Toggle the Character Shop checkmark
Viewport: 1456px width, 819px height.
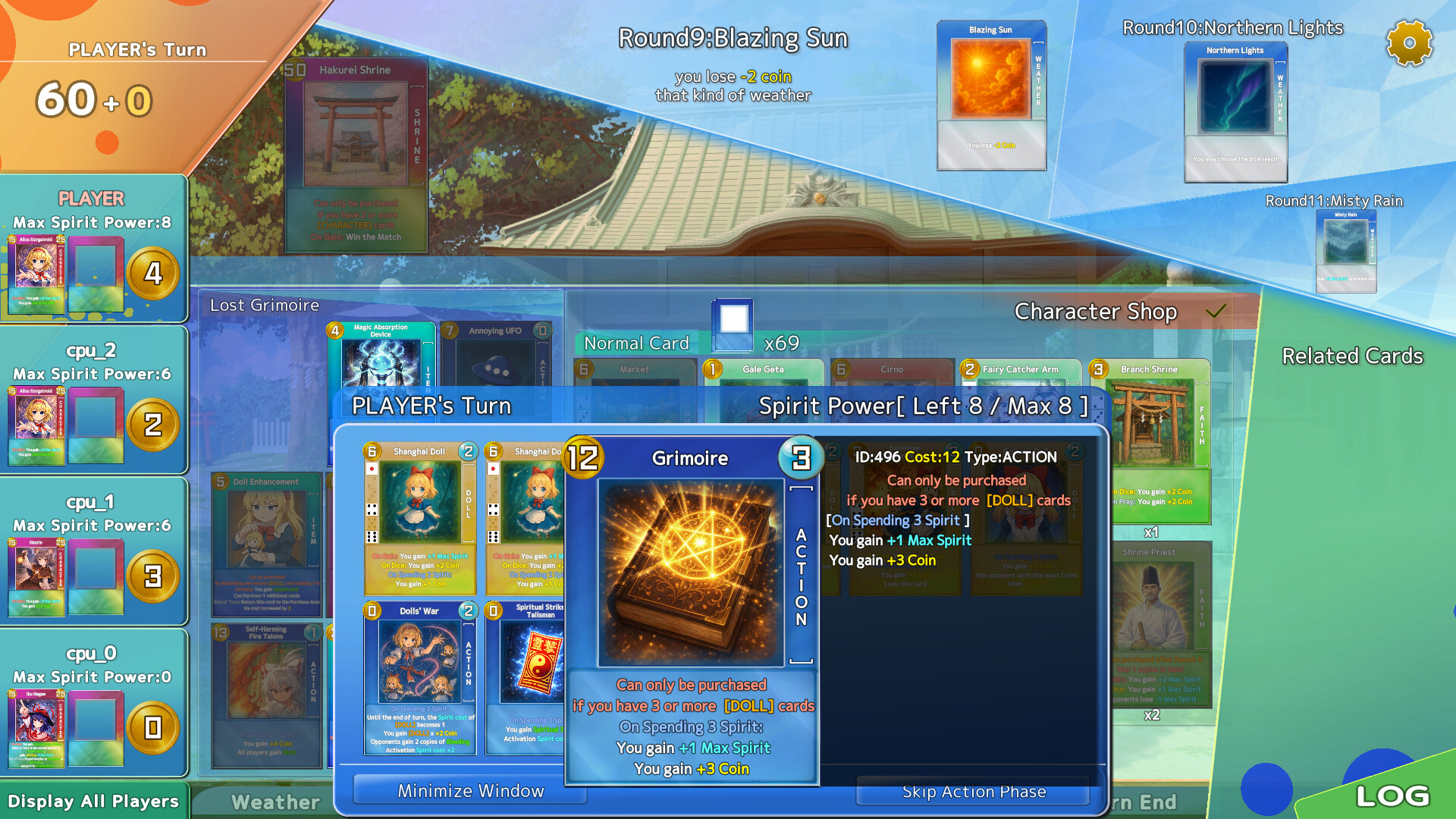pos(1218,310)
